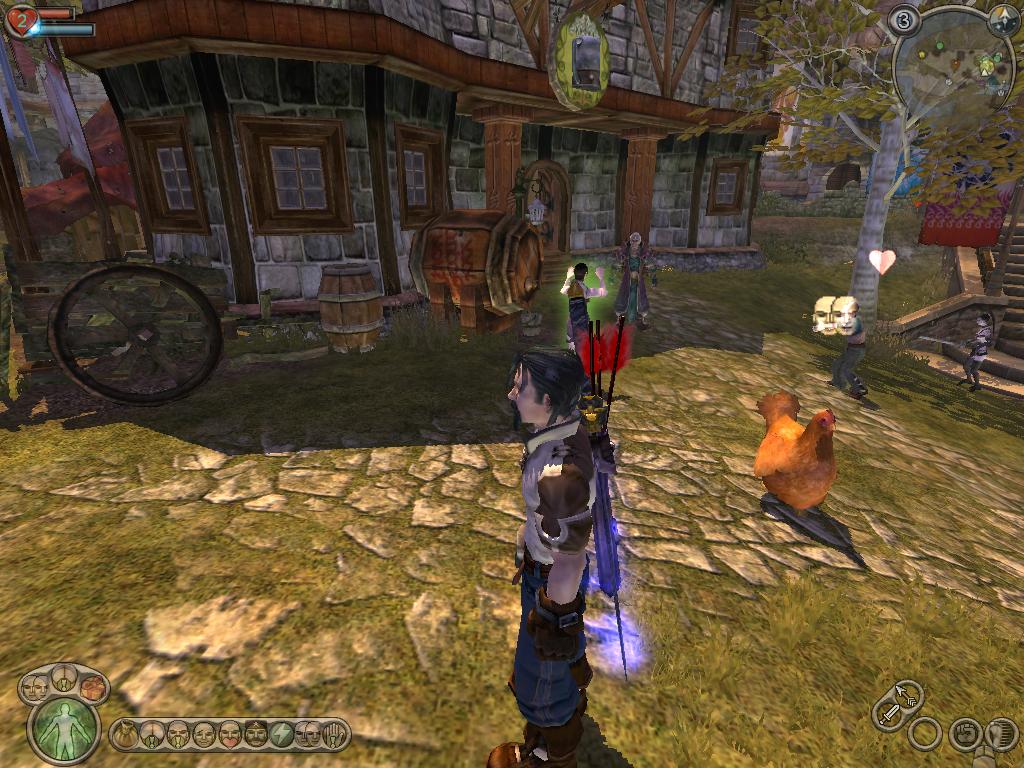The width and height of the screenshot is (1024, 768).
Task: Click the empty ring action slot
Action: (x=925, y=735)
